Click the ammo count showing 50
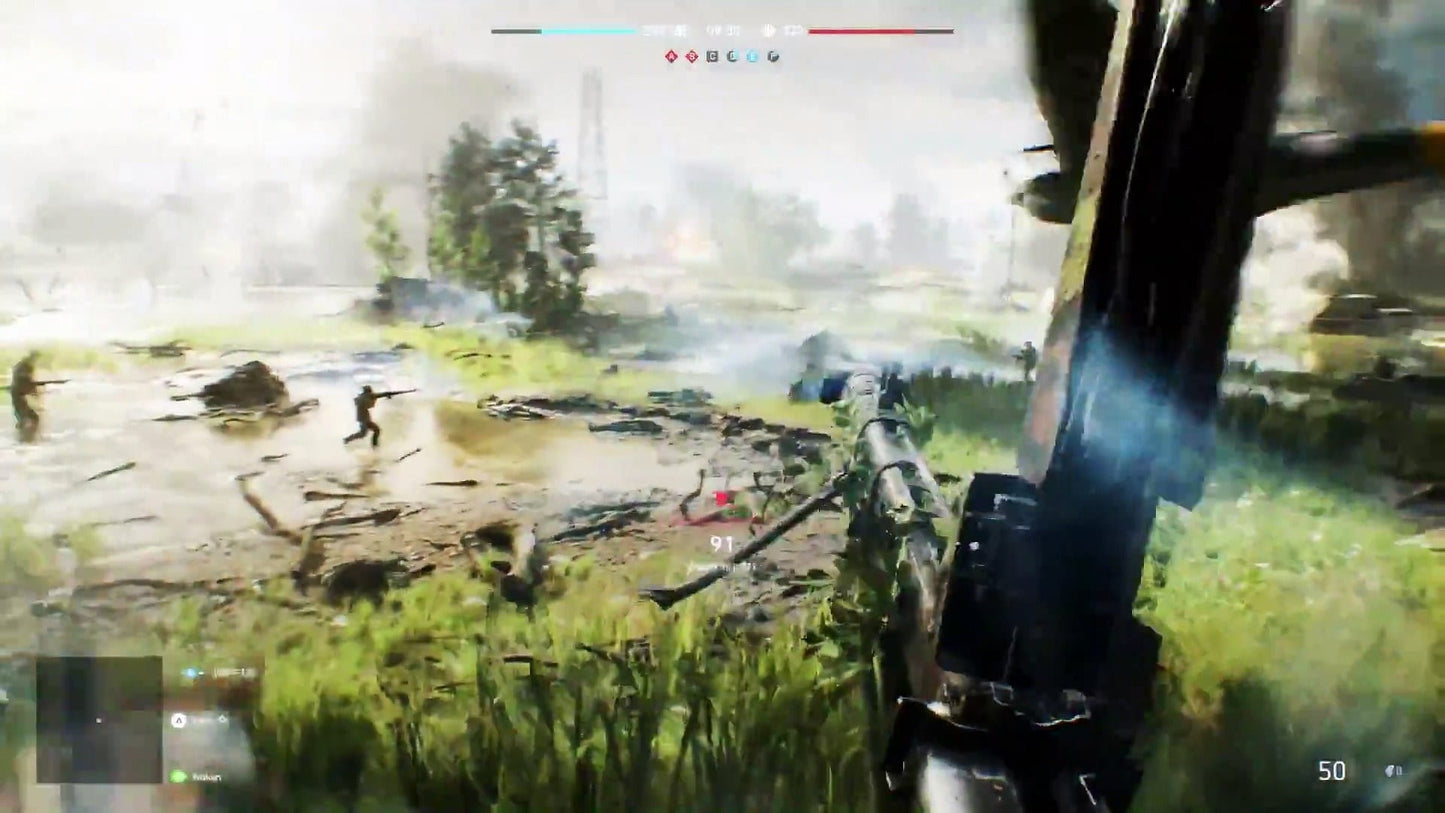Screen dimensions: 1445x813 (1331, 770)
